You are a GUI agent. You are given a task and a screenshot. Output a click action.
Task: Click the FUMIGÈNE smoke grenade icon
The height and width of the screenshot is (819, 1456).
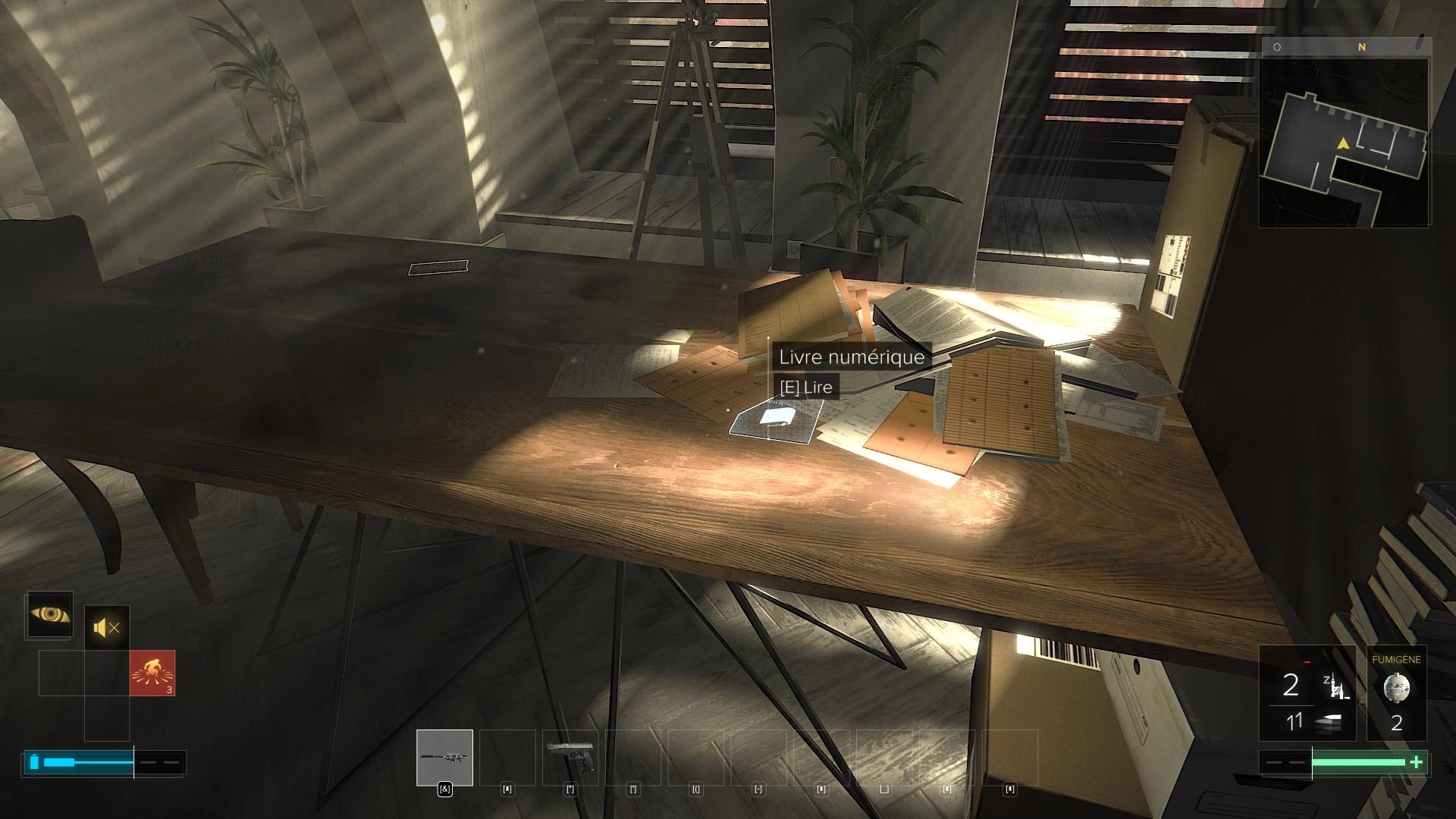point(1397,687)
